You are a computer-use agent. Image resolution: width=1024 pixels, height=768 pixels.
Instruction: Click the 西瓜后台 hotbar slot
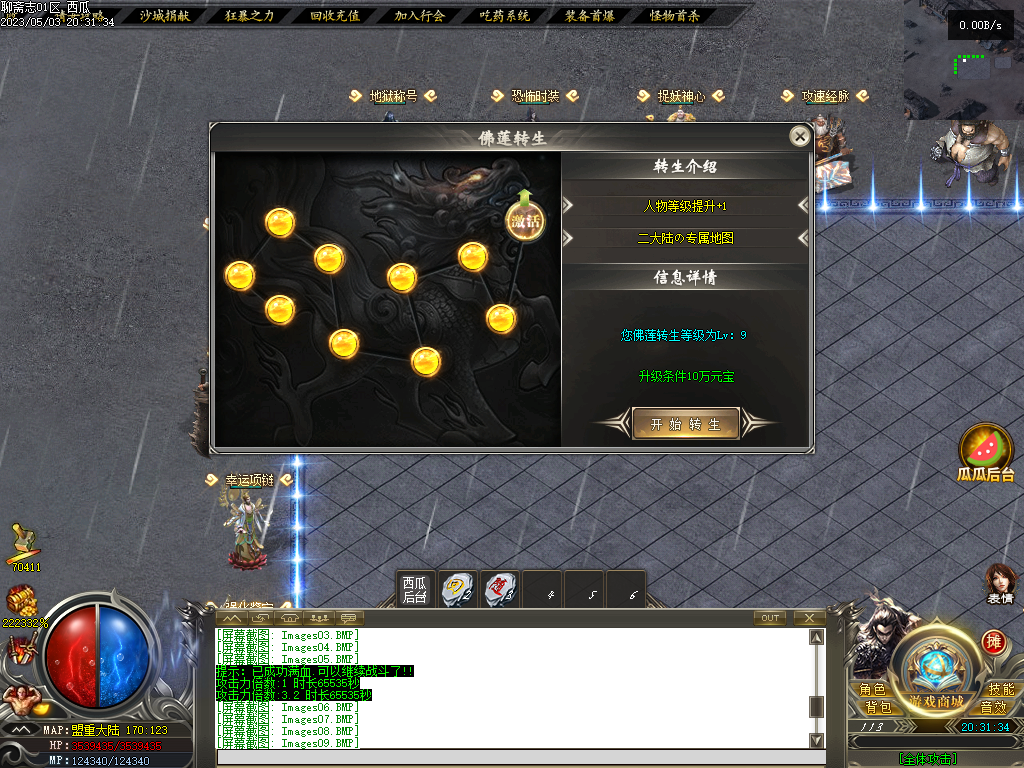415,589
